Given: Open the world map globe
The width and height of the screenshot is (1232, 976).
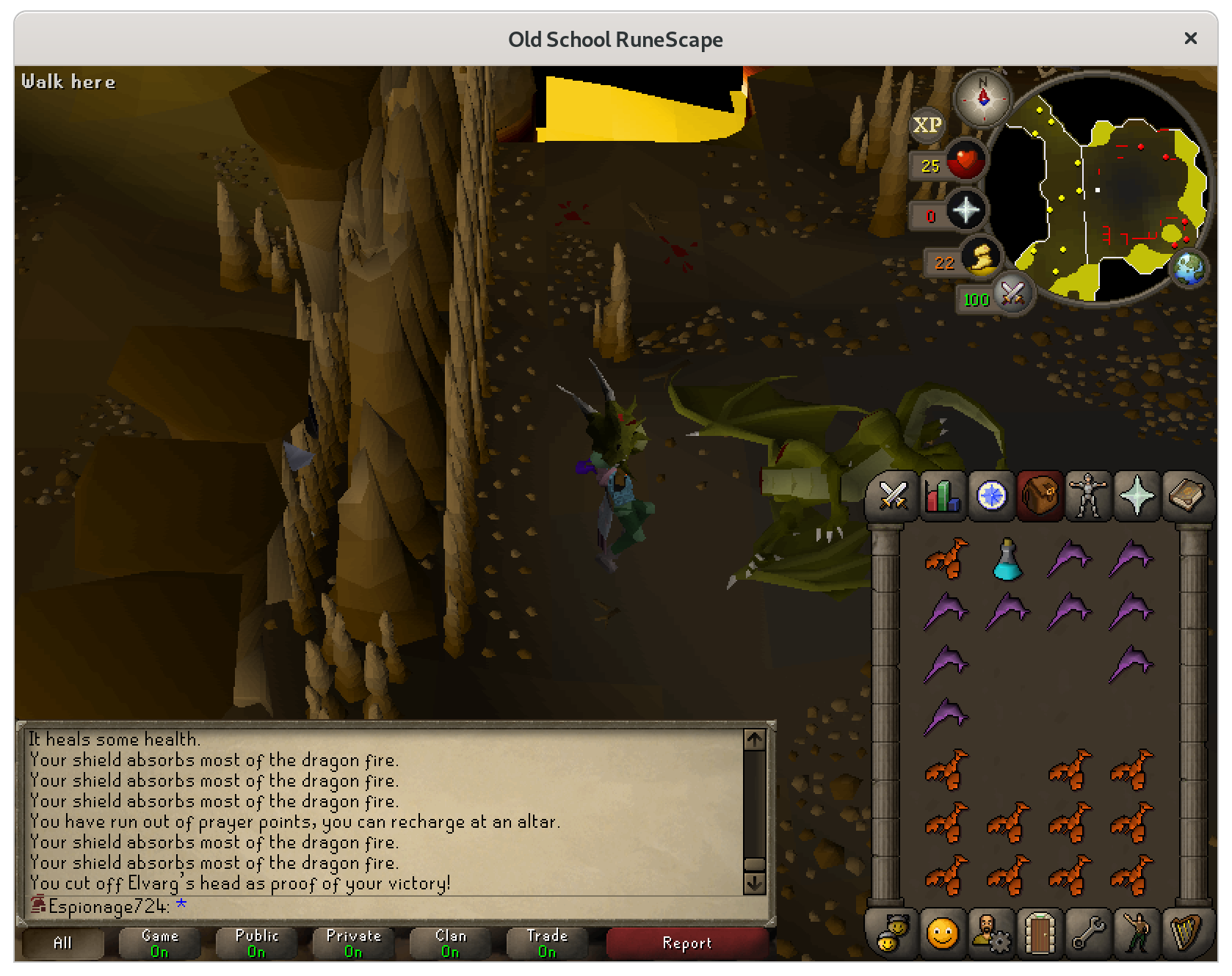Looking at the screenshot, I should pyautogui.click(x=1189, y=269).
